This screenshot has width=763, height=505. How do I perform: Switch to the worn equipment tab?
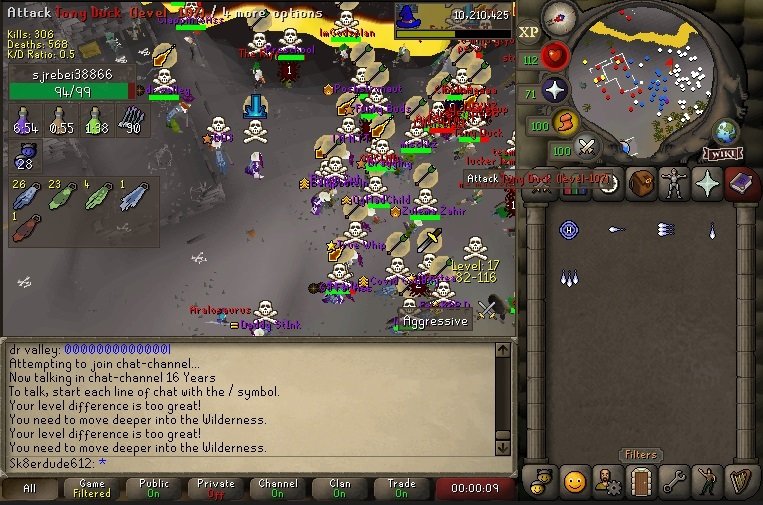pyautogui.click(x=675, y=184)
